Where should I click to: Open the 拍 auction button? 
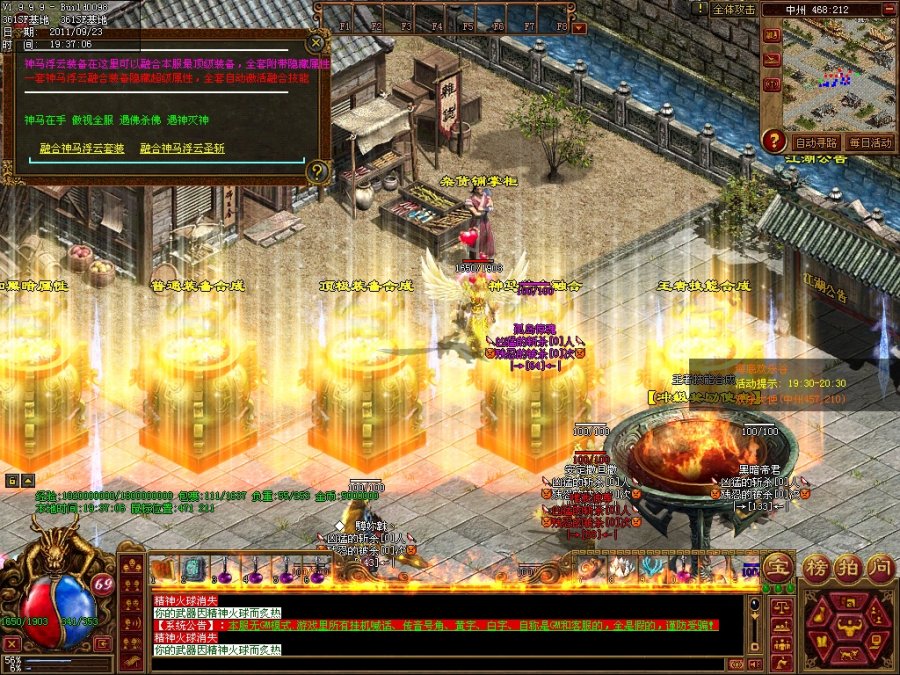(x=848, y=567)
